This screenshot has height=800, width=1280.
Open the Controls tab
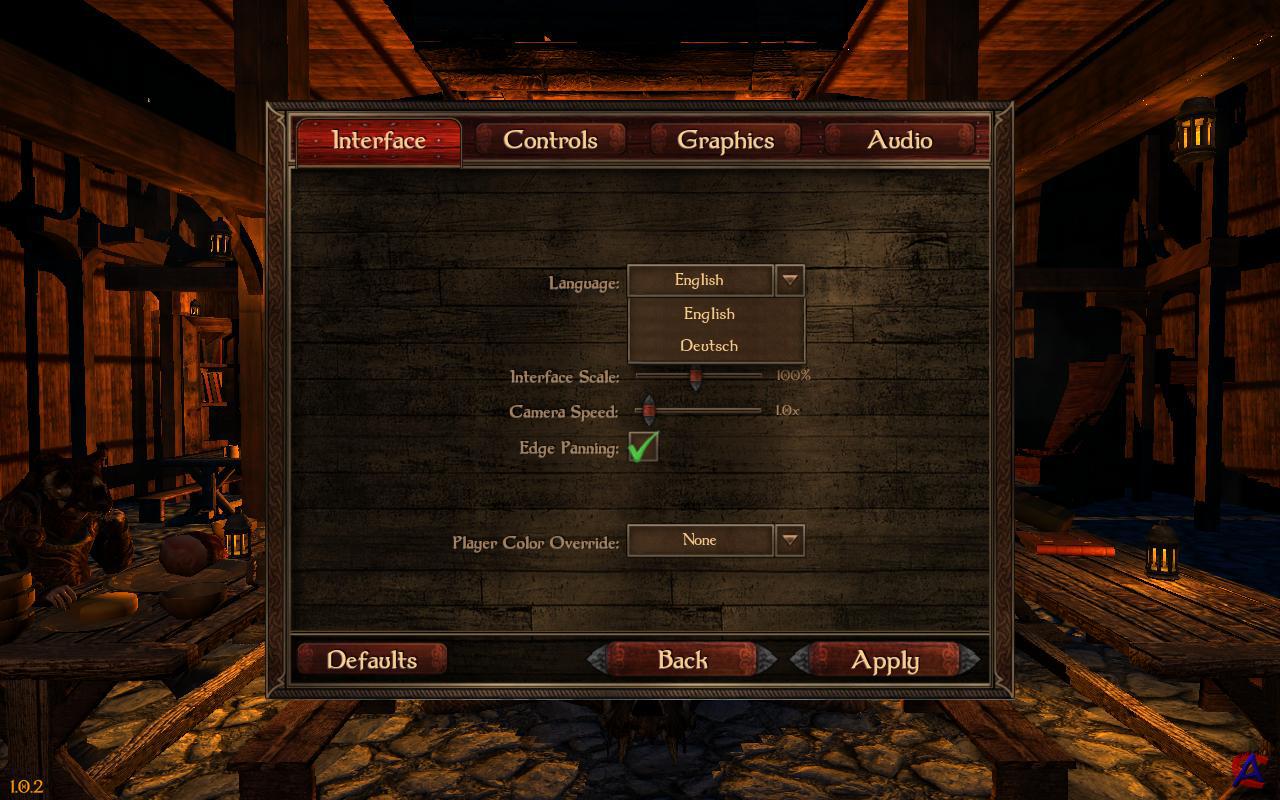click(x=550, y=140)
